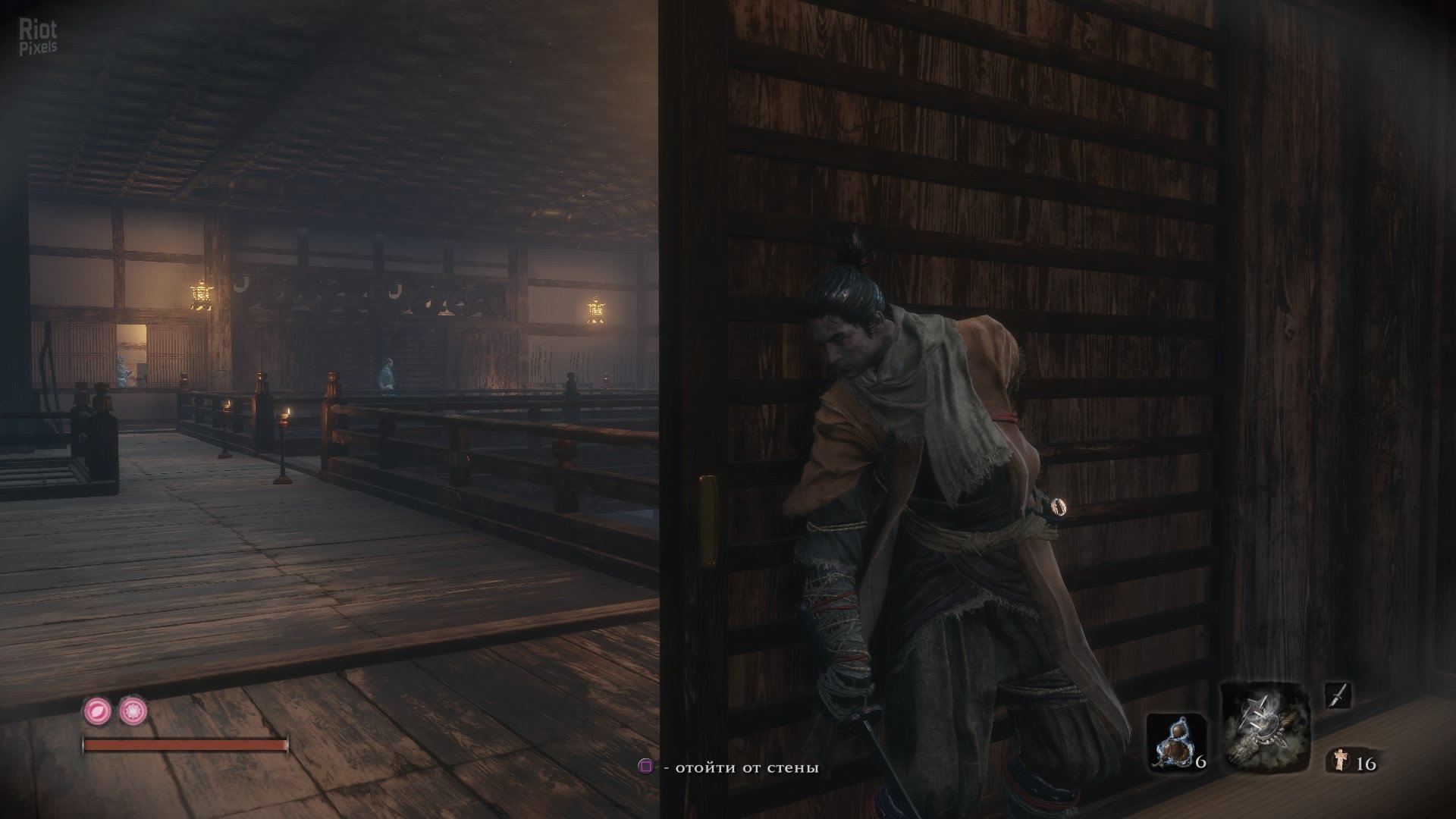The image size is (1456, 819).
Task: Select the Healing Gourd item slot
Action: coord(1175,742)
